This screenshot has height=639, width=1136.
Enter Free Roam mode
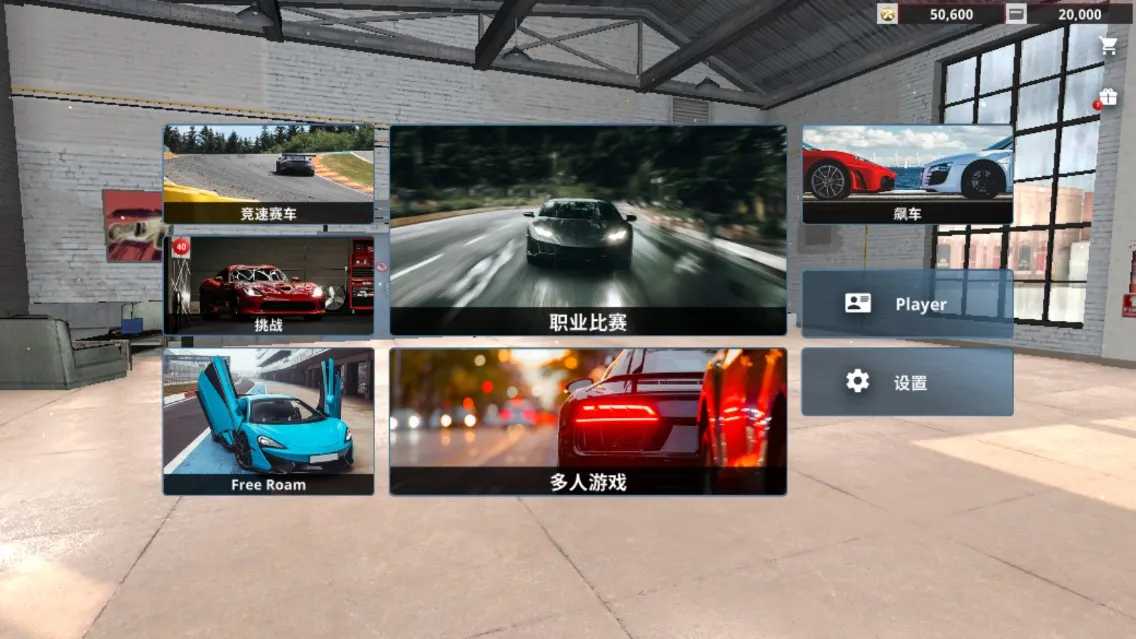click(268, 421)
